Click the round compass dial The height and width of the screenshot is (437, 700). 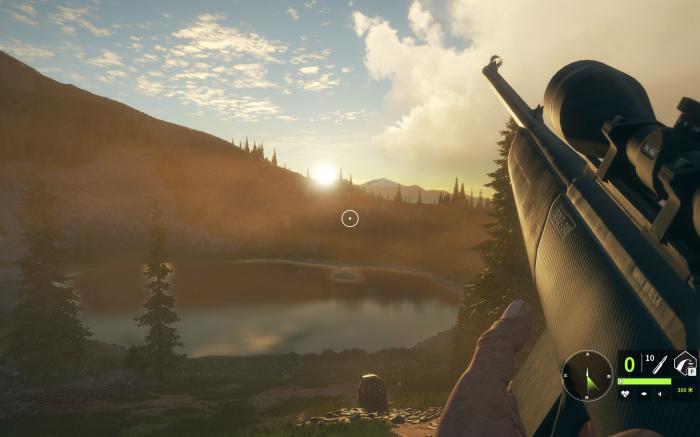coord(587,375)
